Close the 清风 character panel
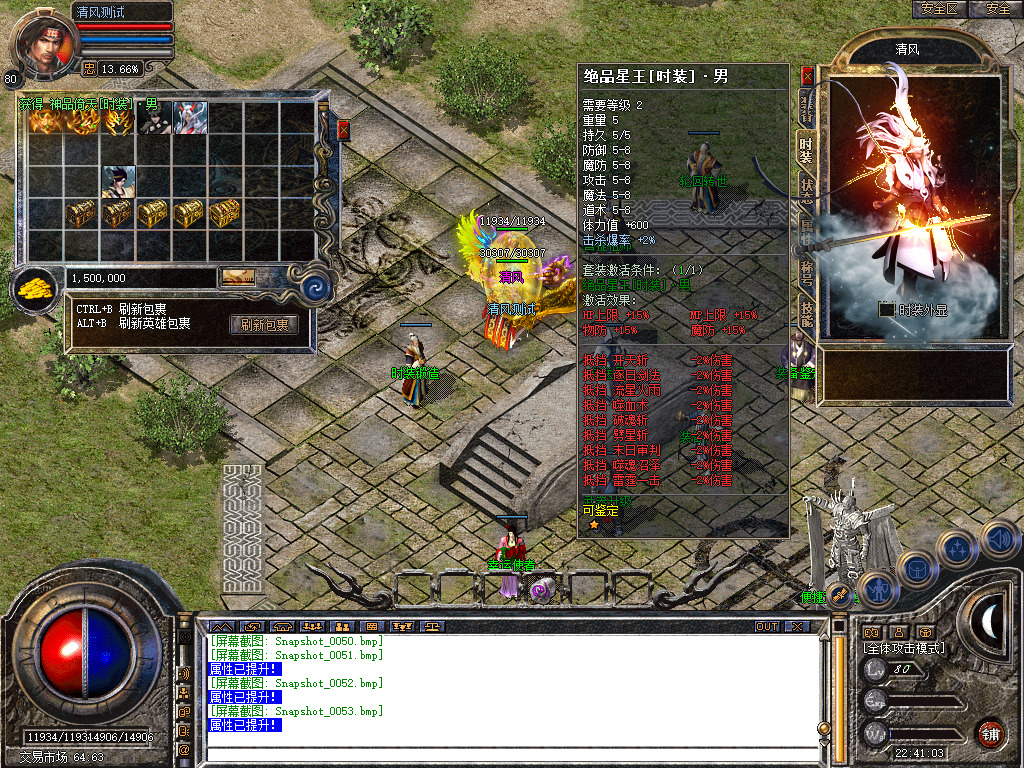Image resolution: width=1024 pixels, height=768 pixels. (x=807, y=76)
